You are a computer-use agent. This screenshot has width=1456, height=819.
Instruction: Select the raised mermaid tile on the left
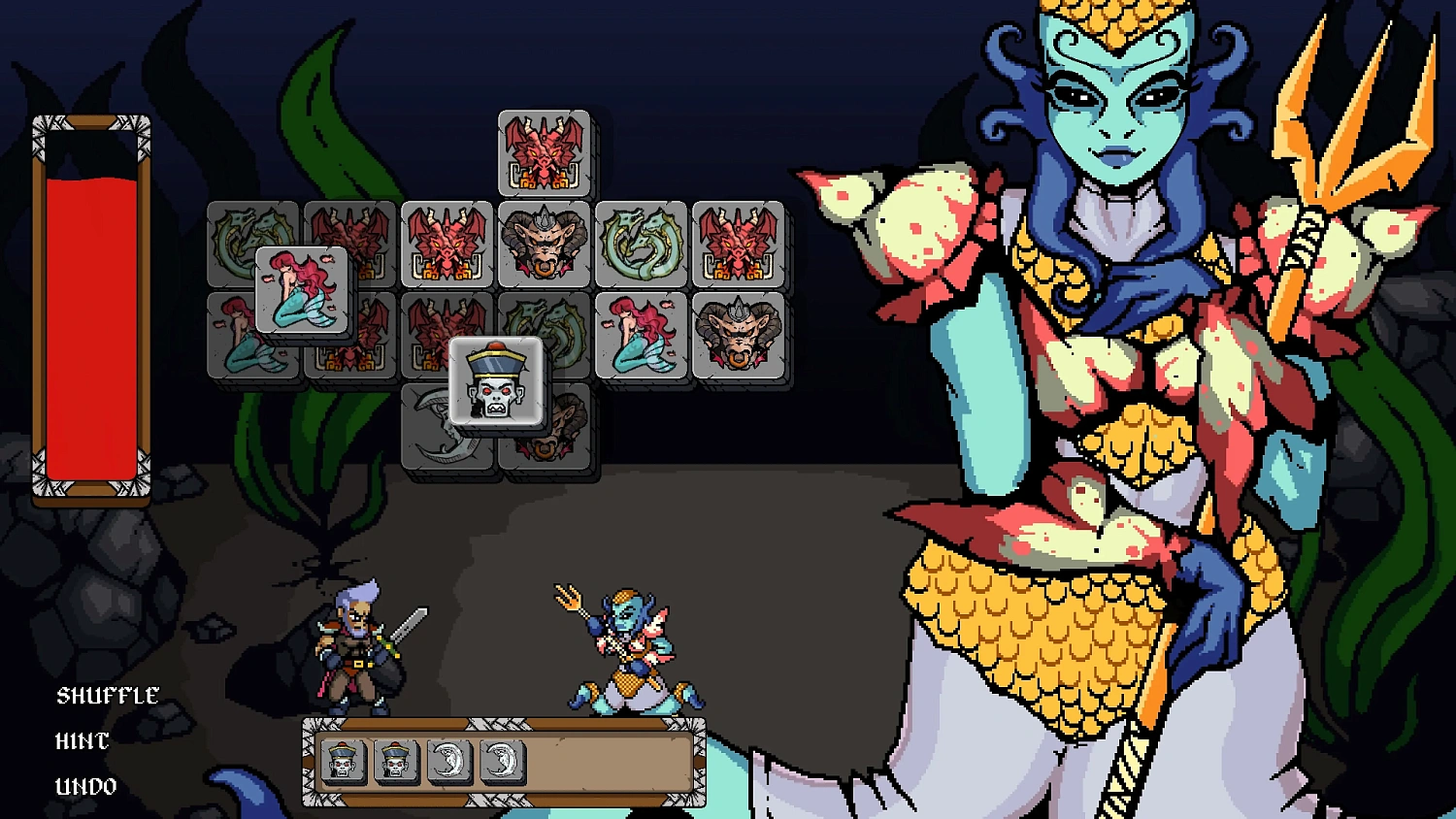coord(301,291)
